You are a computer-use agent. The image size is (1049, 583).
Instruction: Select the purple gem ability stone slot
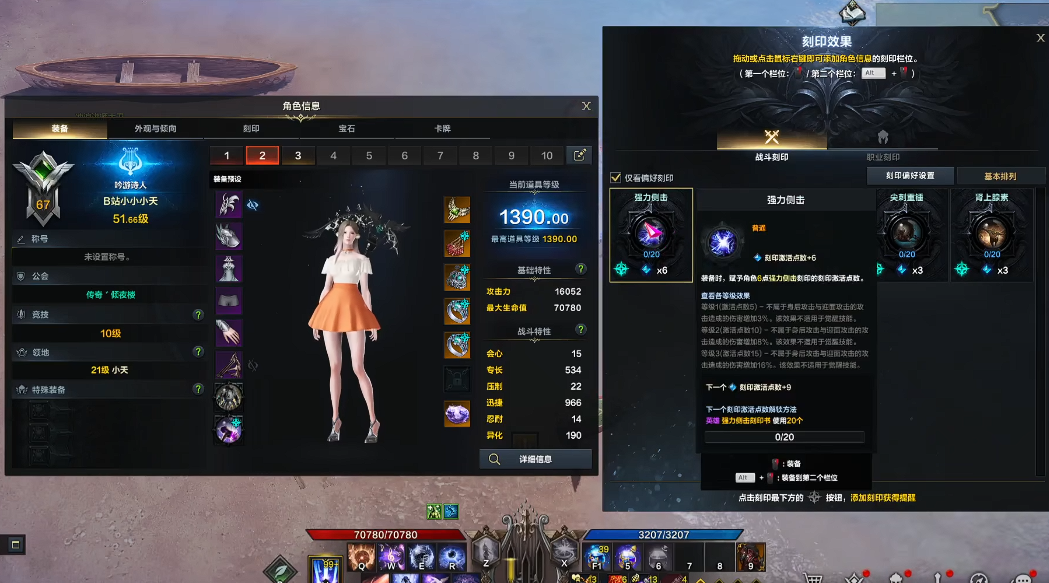457,413
